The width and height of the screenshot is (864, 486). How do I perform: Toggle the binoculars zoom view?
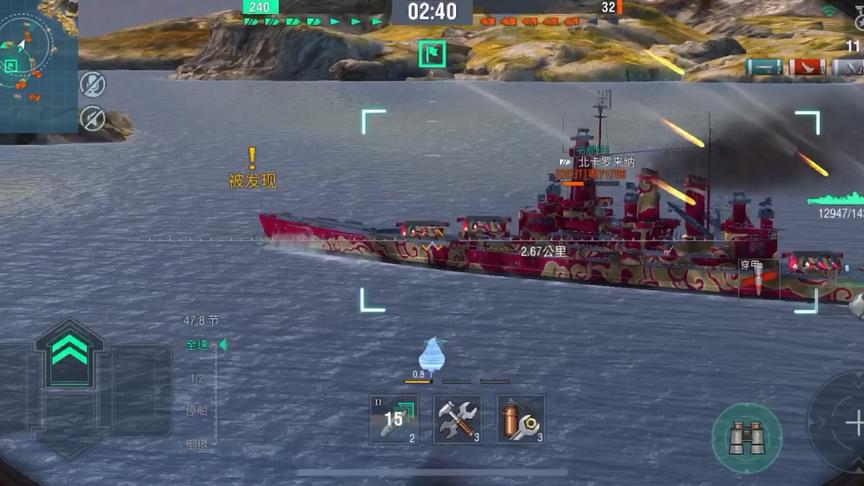(746, 437)
